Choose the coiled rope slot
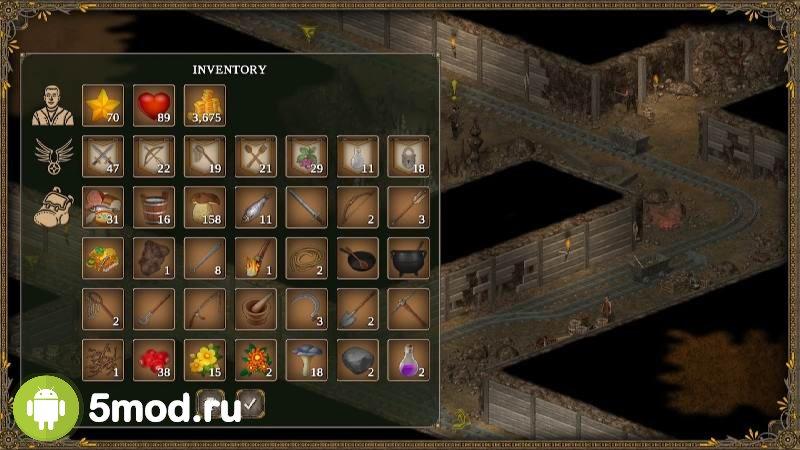Image resolution: width=800 pixels, height=450 pixels. click(x=306, y=258)
